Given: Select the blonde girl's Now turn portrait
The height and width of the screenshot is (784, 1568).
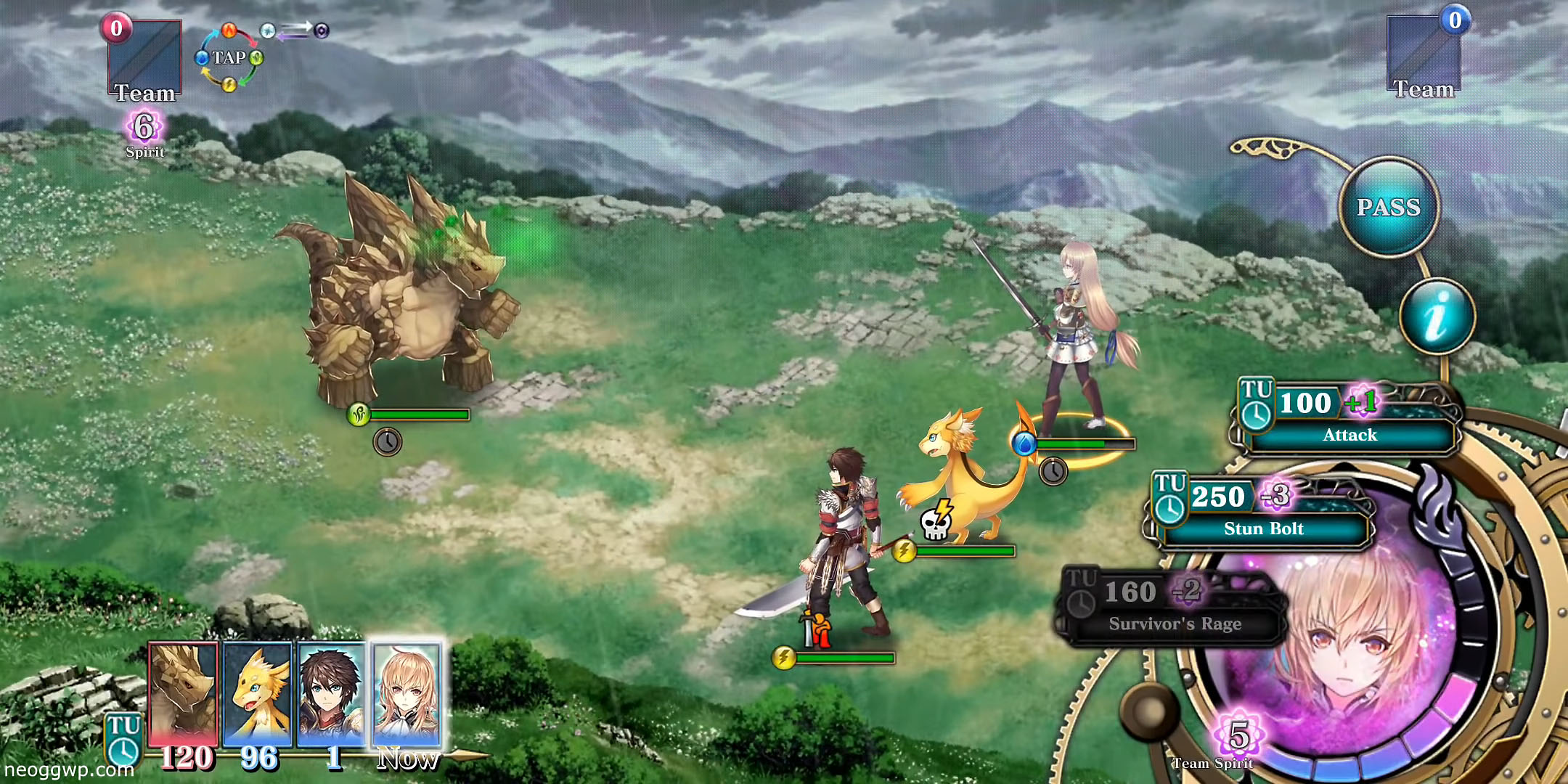Looking at the screenshot, I should (x=407, y=693).
